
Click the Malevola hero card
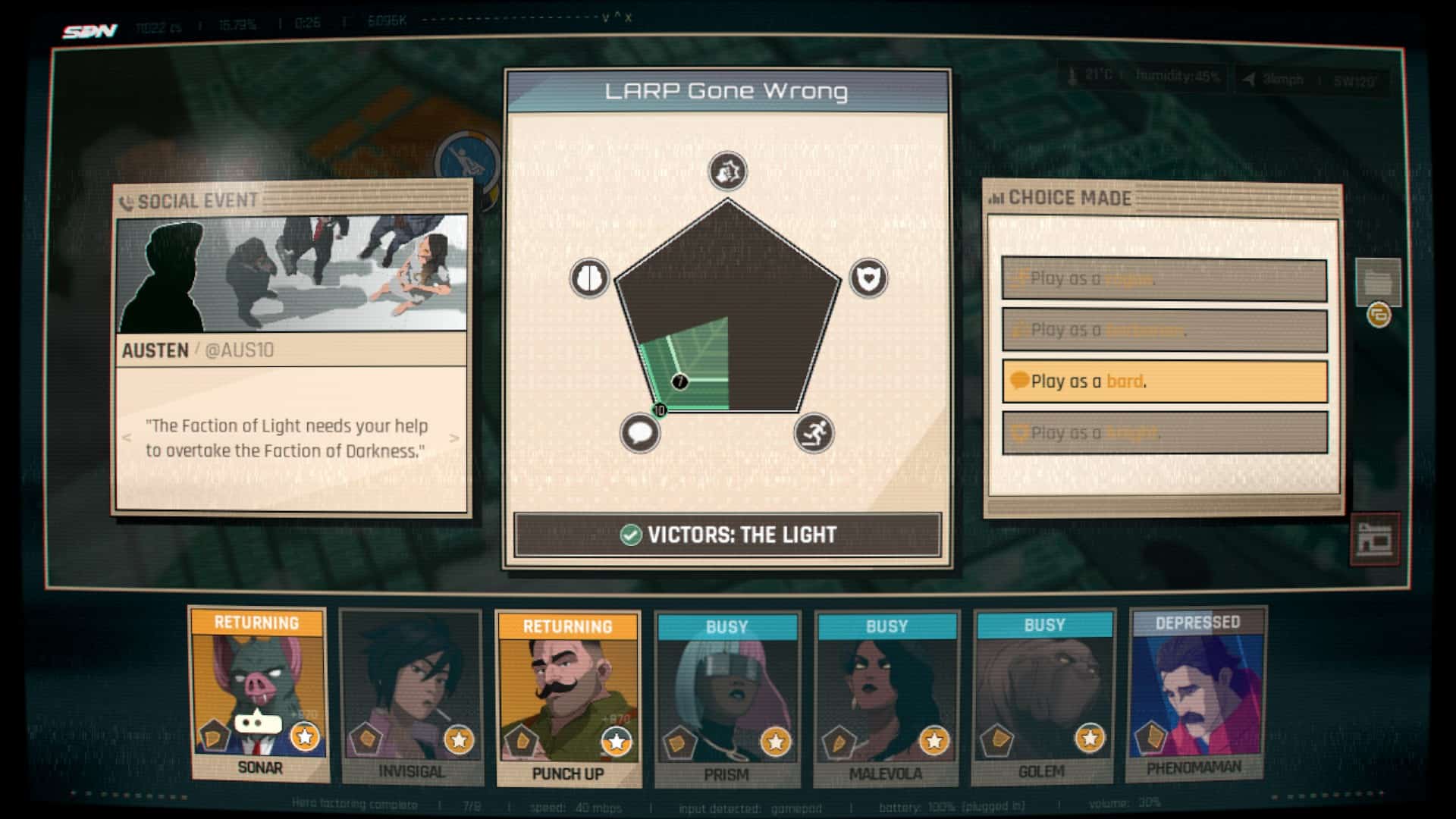point(886,699)
